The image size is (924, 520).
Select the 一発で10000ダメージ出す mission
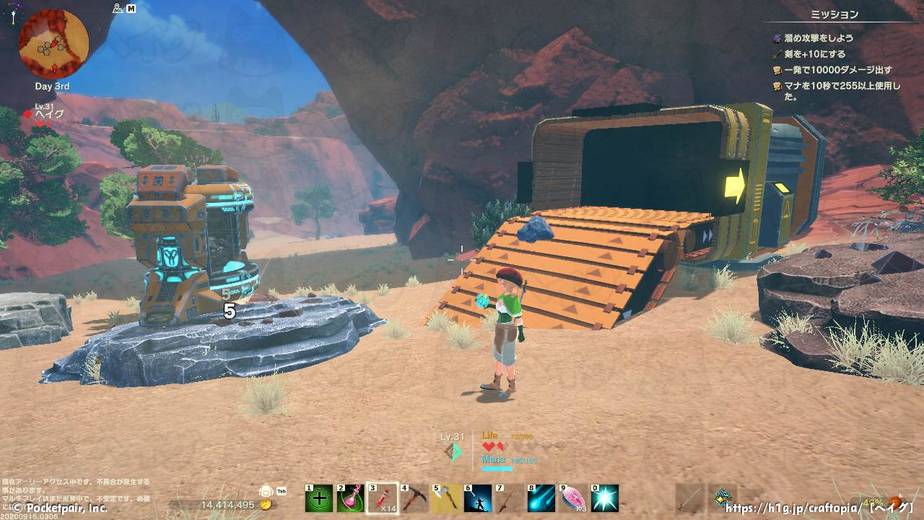(x=836, y=70)
